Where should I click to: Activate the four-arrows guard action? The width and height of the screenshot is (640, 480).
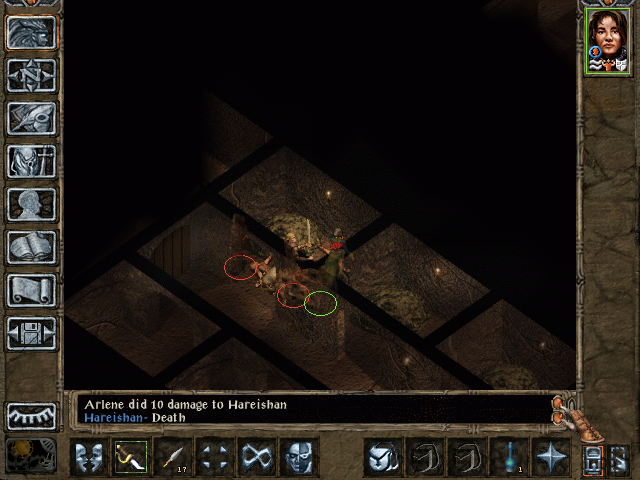(214, 457)
